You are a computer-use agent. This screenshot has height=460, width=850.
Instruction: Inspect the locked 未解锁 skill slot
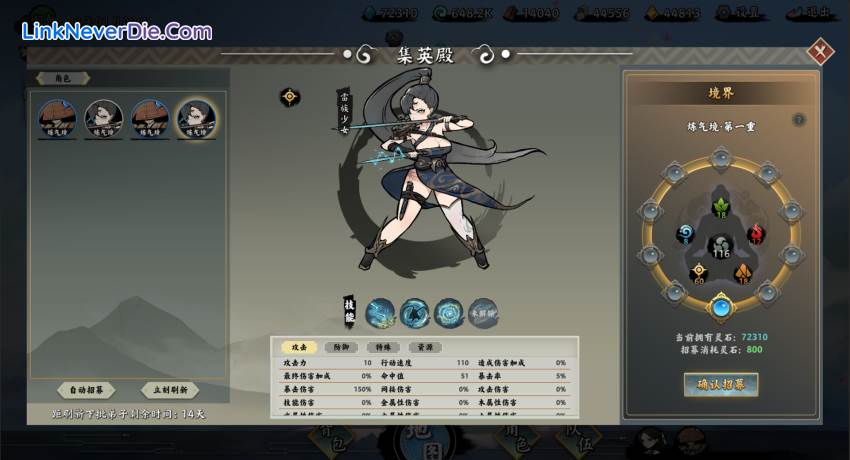pos(483,313)
